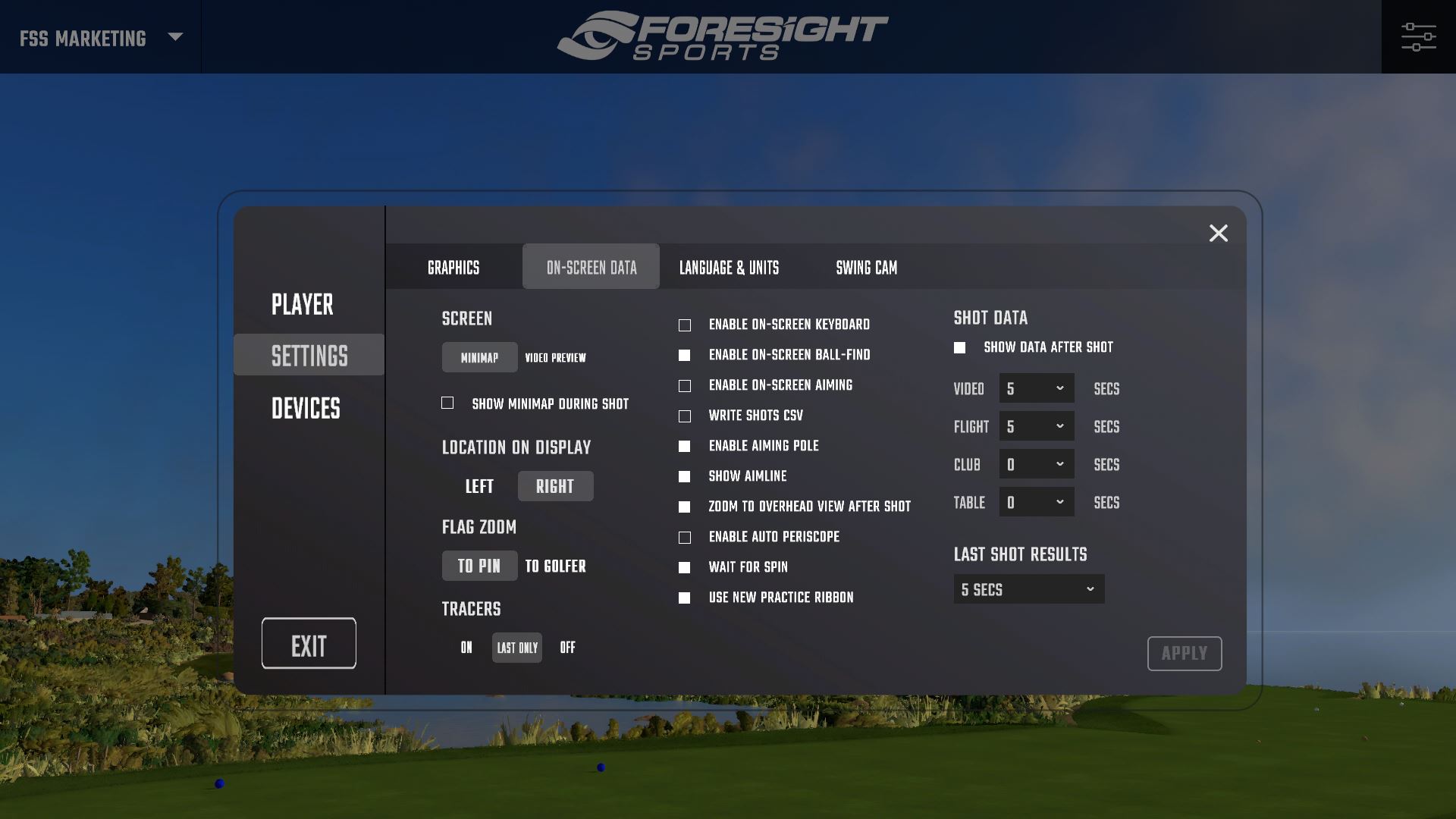Open the Flight seconds dropdown
1456x819 pixels.
click(1036, 425)
